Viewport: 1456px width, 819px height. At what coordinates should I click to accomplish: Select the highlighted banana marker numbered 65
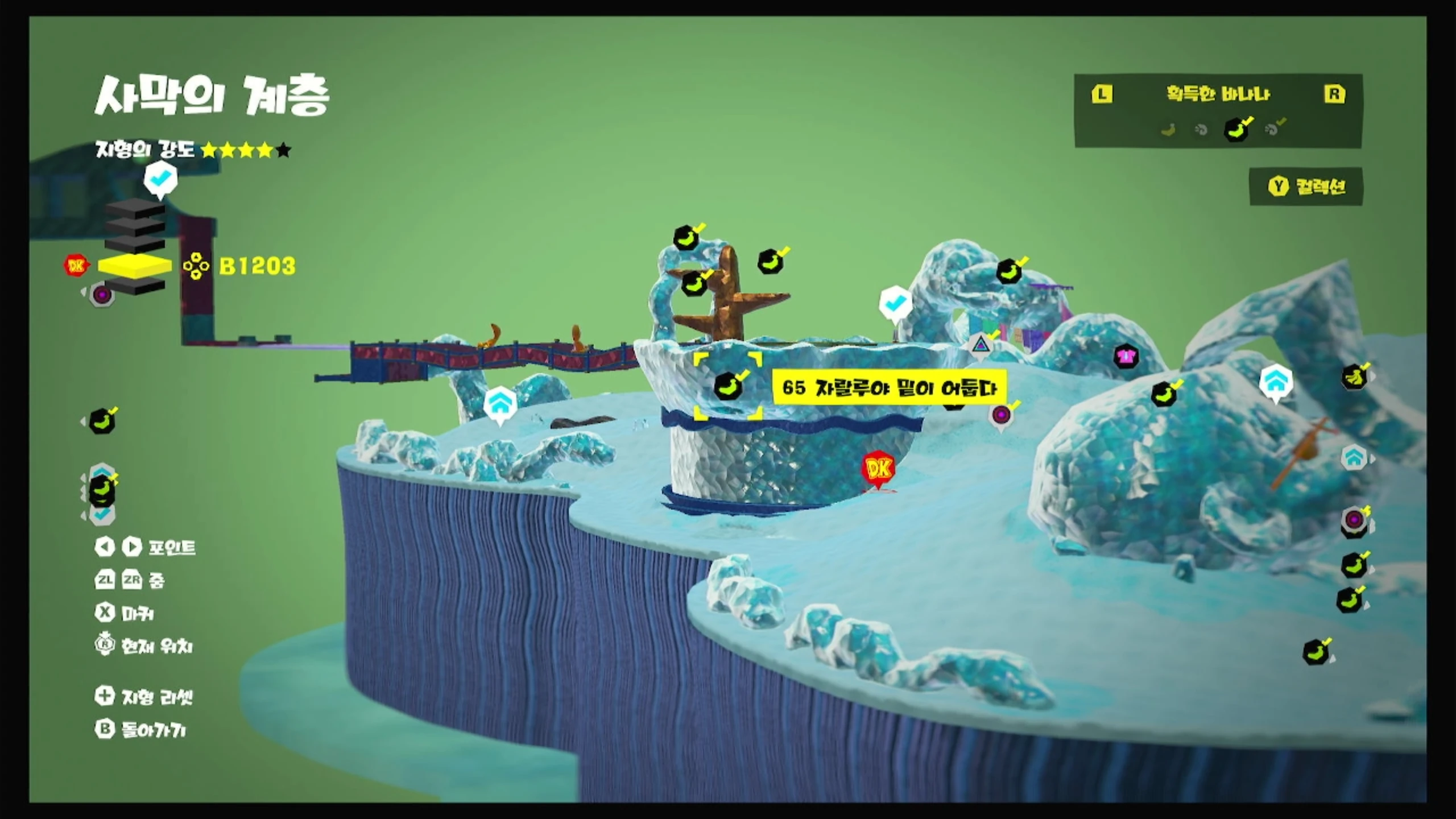click(728, 386)
